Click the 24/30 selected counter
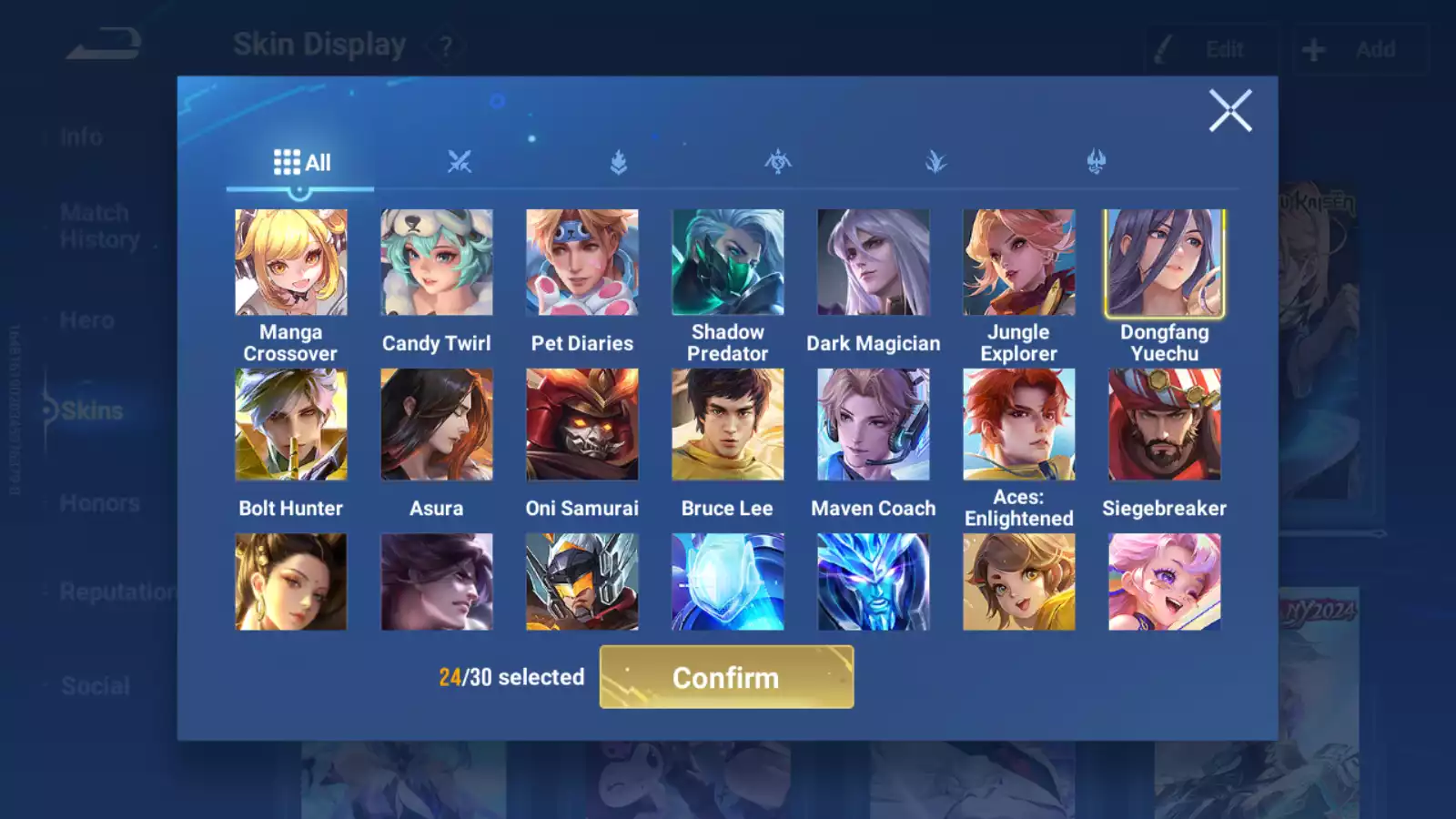 tap(510, 677)
